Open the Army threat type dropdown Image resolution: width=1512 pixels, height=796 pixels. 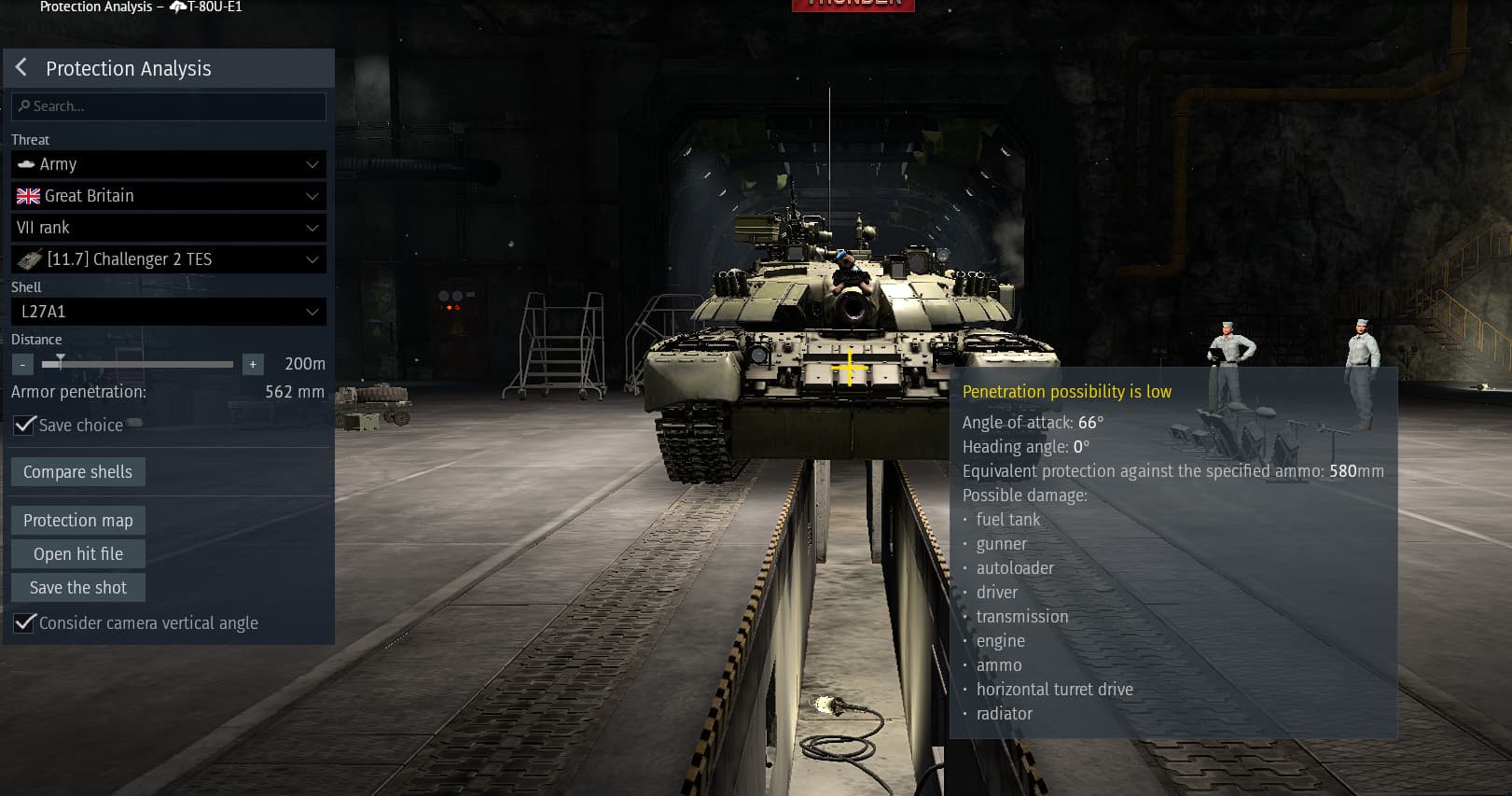pyautogui.click(x=169, y=164)
